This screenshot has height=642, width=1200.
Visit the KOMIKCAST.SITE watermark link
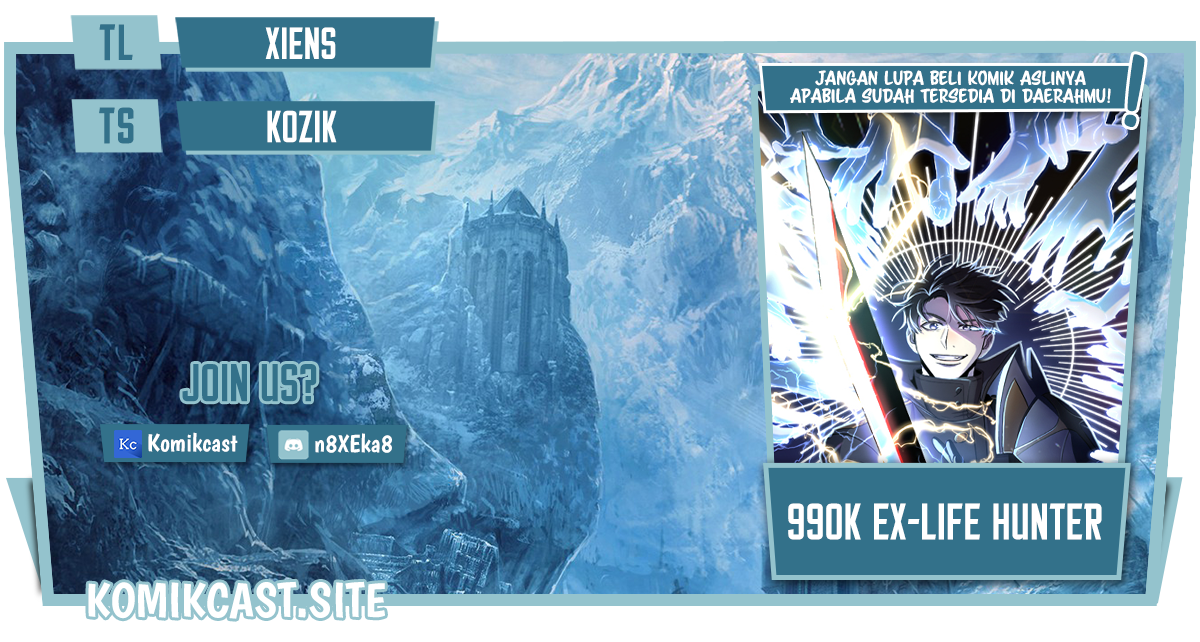[236, 600]
